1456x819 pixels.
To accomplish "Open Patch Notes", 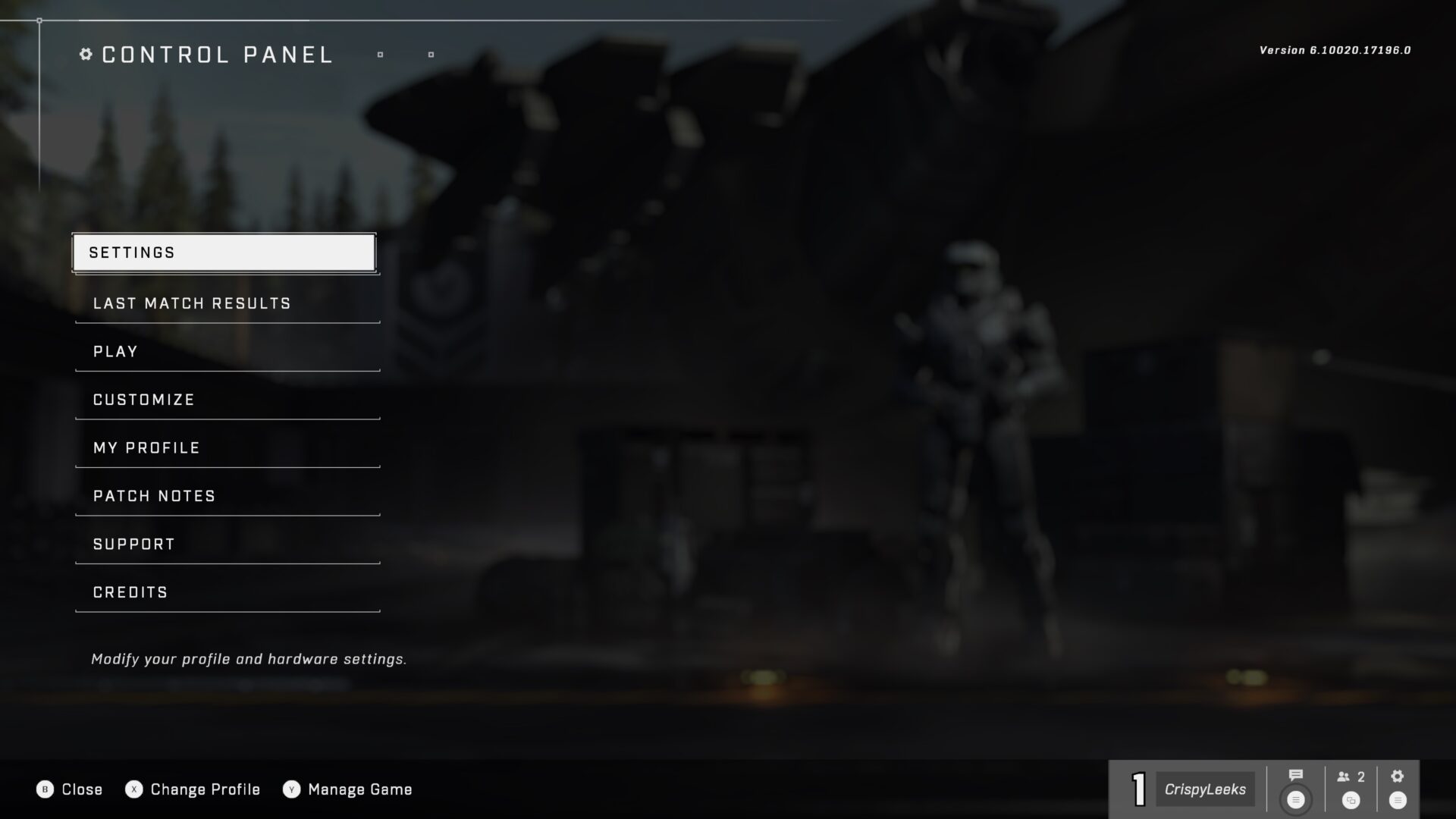I will point(152,496).
